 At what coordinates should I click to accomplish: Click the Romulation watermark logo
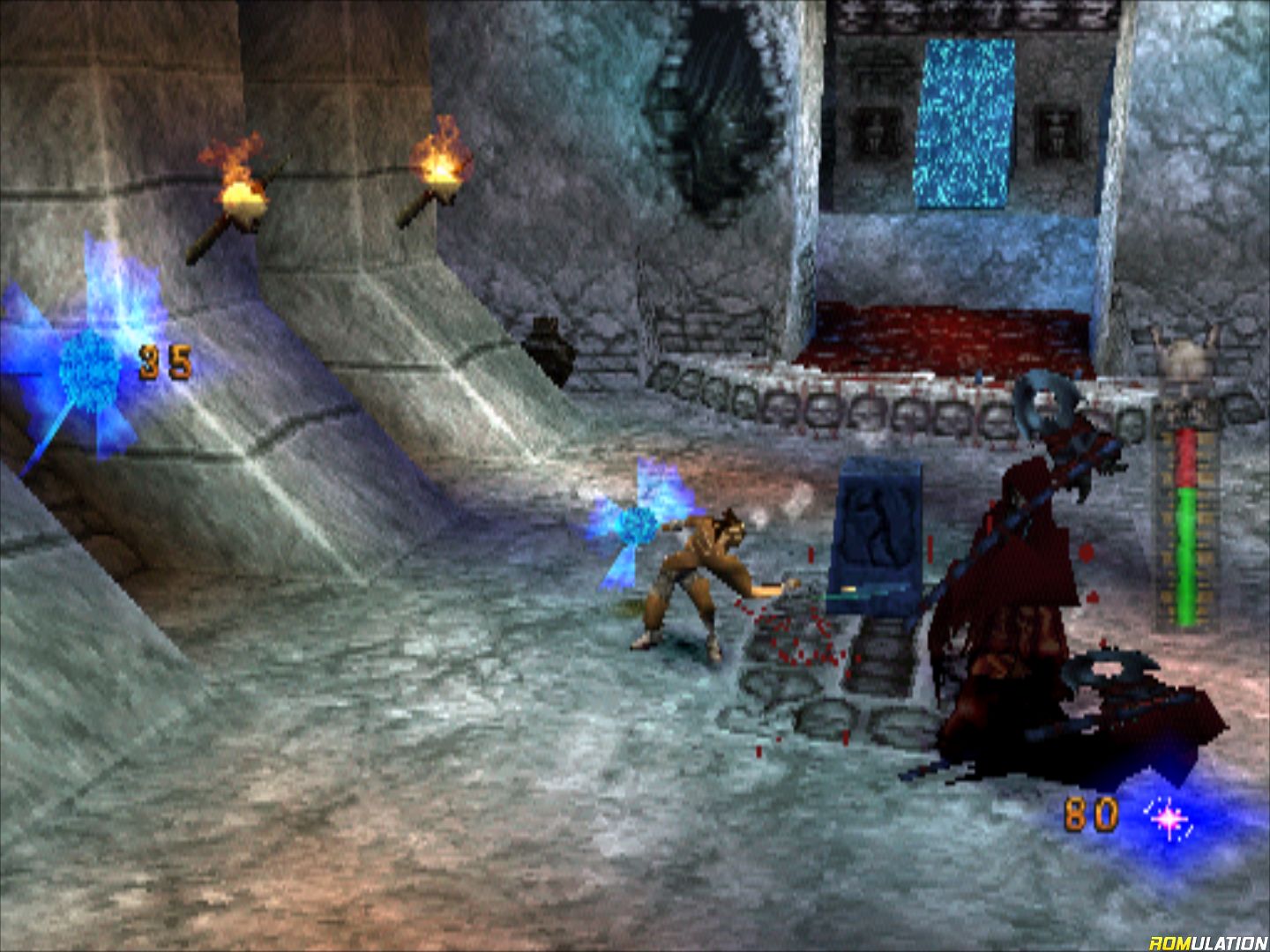tap(1207, 941)
